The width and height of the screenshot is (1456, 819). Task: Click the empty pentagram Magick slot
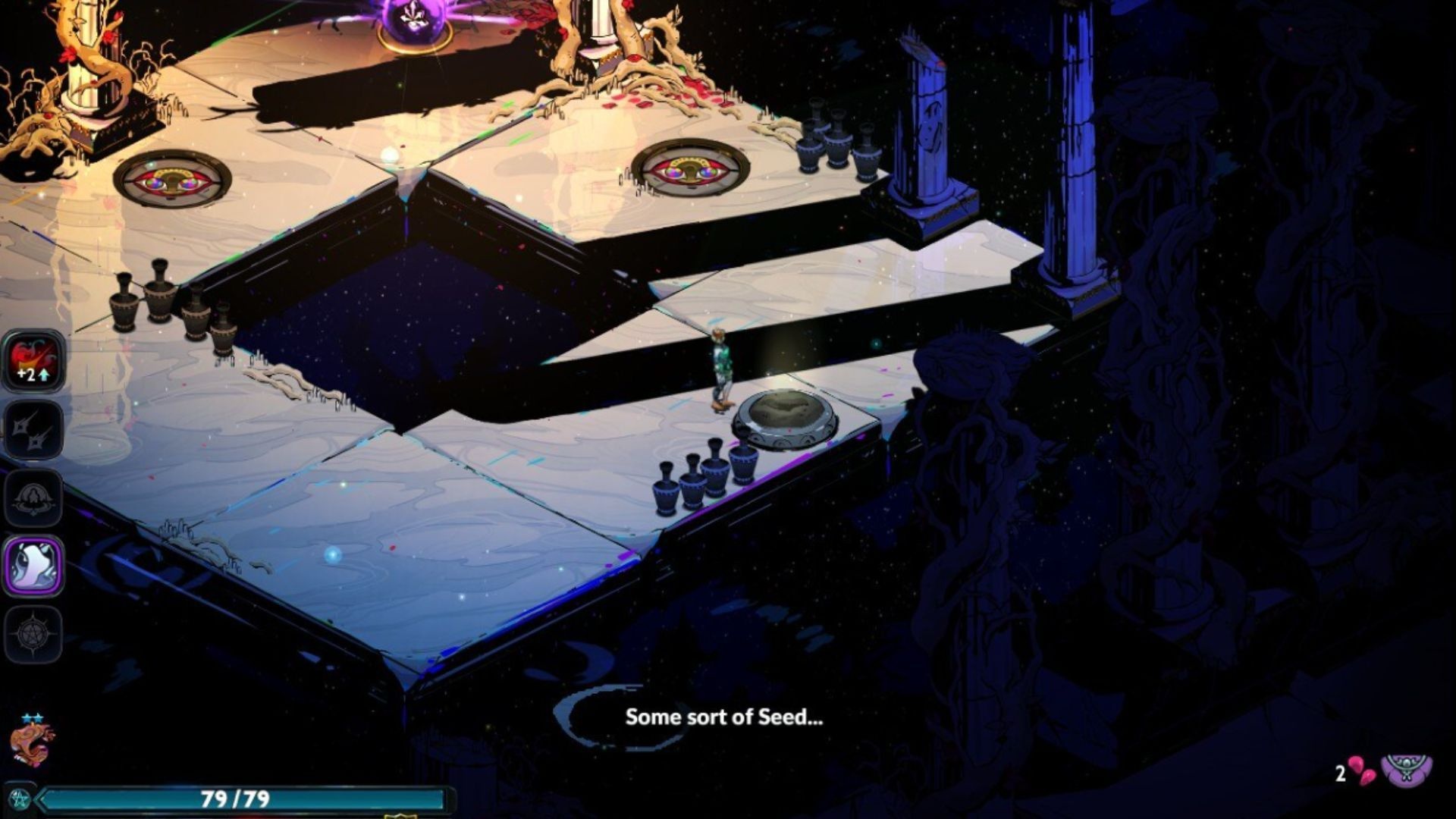pyautogui.click(x=33, y=634)
